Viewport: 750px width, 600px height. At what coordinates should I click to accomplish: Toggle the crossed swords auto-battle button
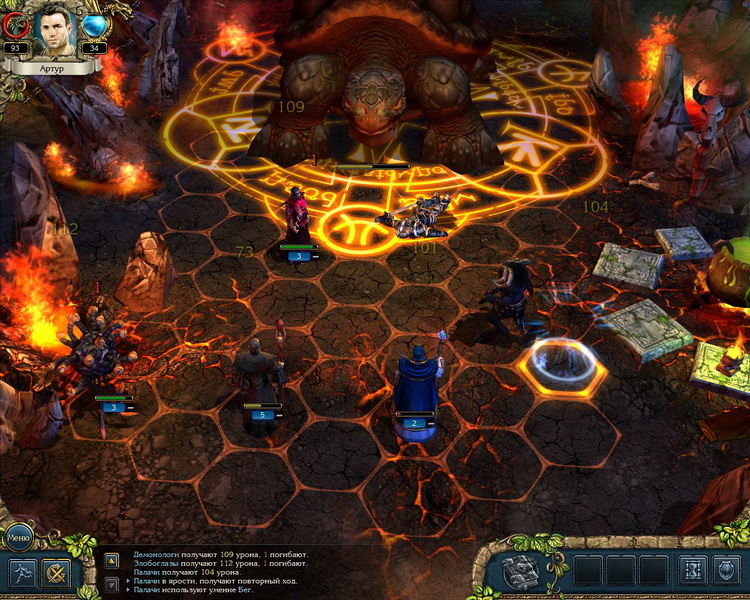click(x=56, y=573)
